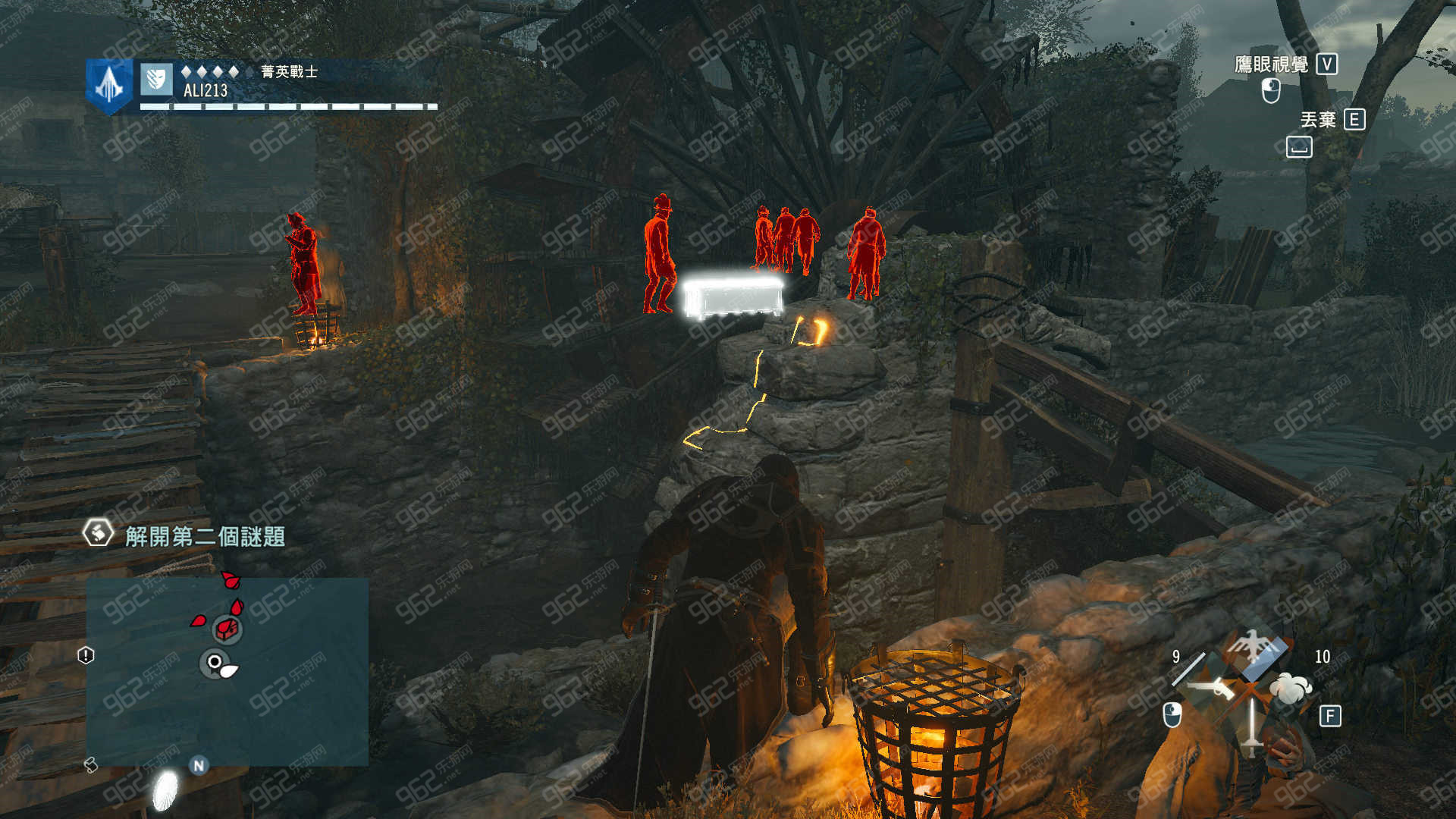This screenshot has height=819, width=1456.
Task: Select the objective tracker hexagon icon
Action: click(98, 533)
